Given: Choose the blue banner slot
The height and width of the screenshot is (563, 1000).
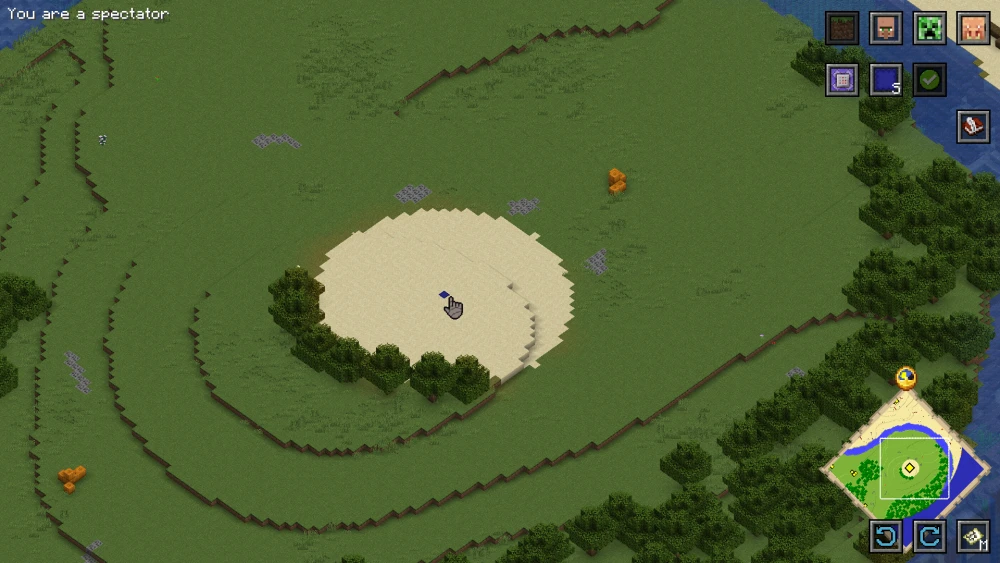Looking at the screenshot, I should [886, 79].
